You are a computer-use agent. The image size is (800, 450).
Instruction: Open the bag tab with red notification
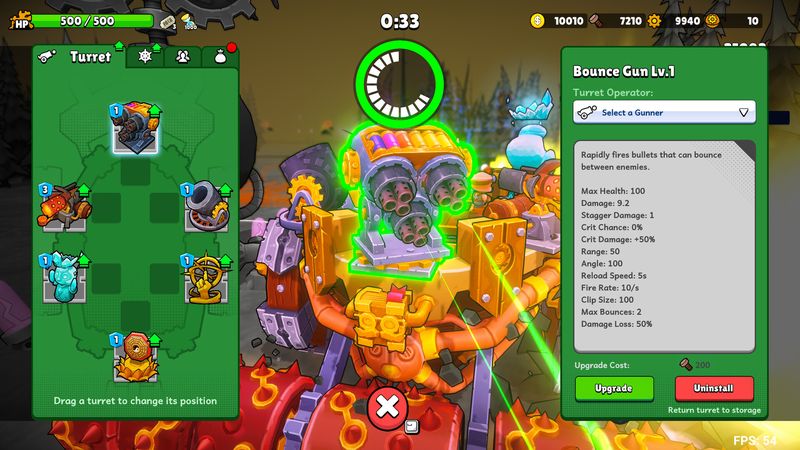[x=221, y=57]
